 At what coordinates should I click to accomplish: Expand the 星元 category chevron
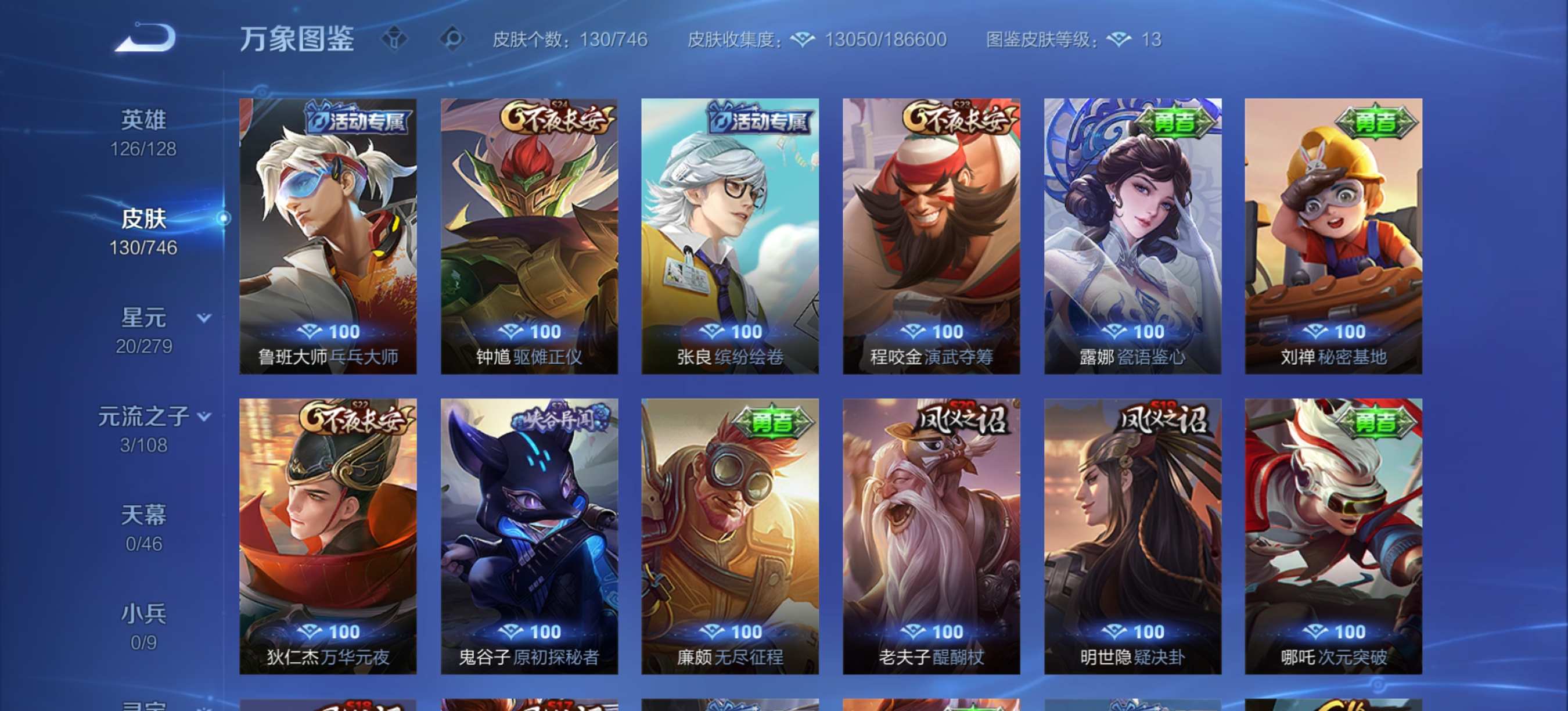(x=203, y=317)
